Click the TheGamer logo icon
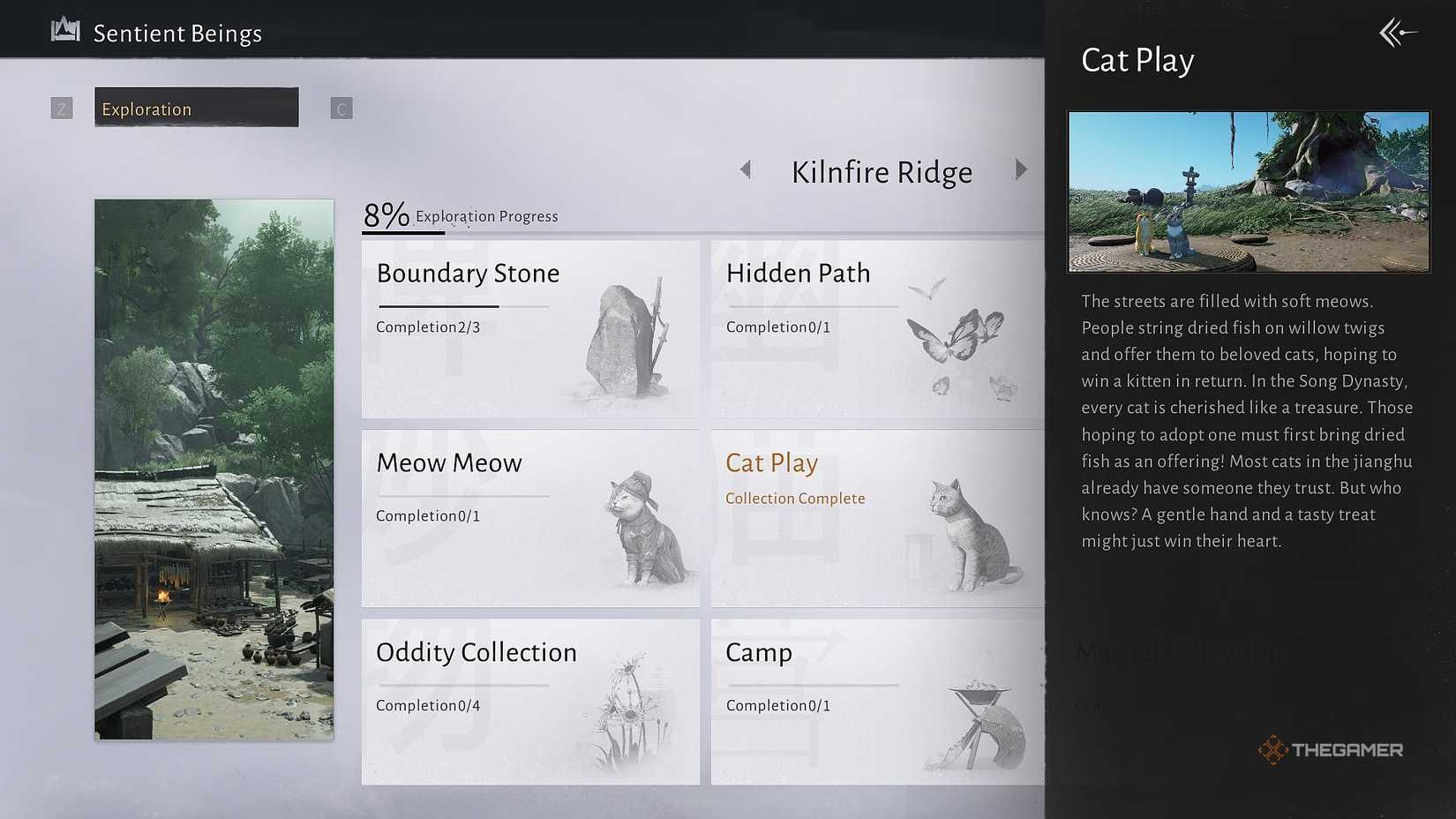This screenshot has height=819, width=1456. pyautogui.click(x=1273, y=749)
